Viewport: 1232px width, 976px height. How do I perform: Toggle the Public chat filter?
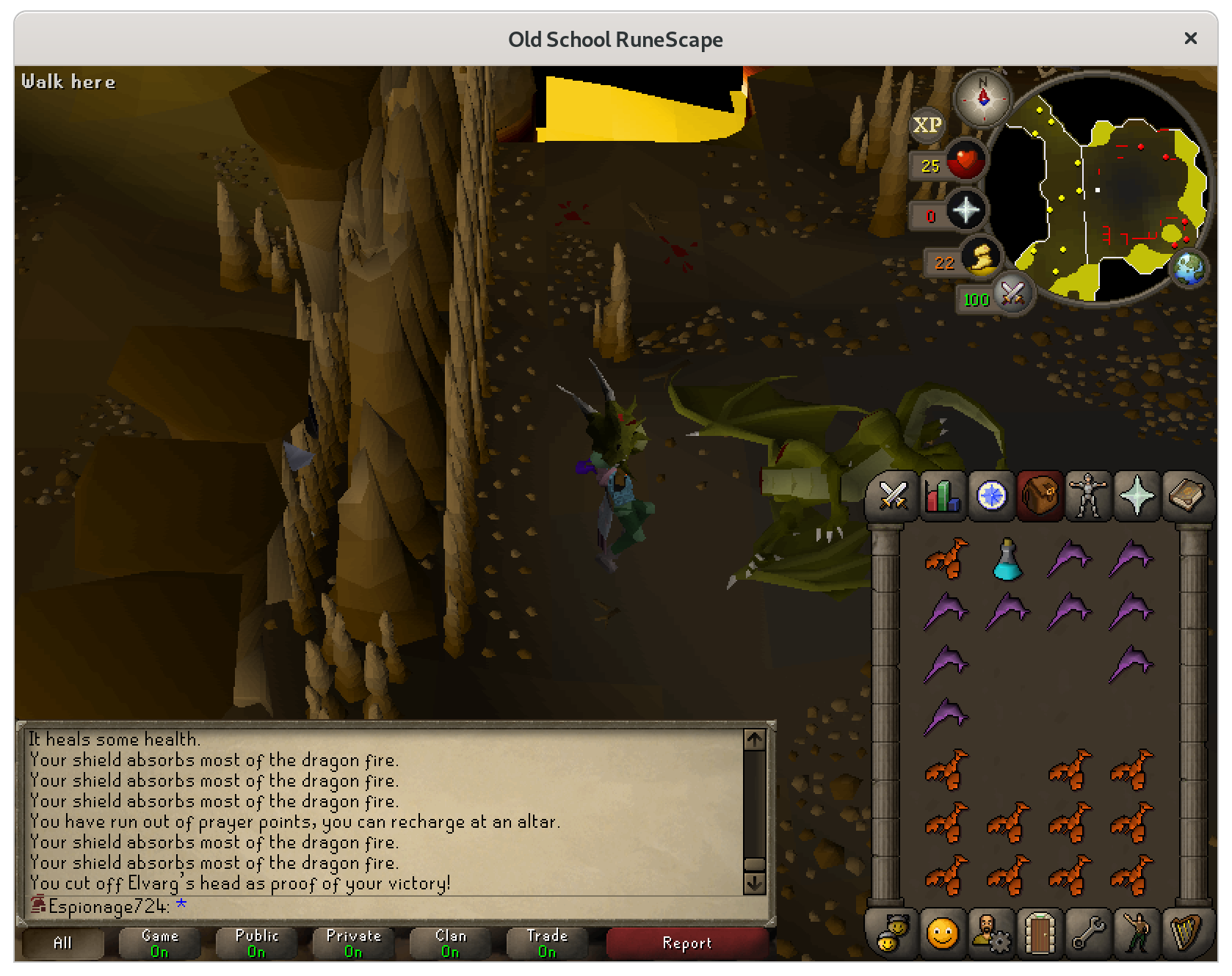tap(256, 943)
